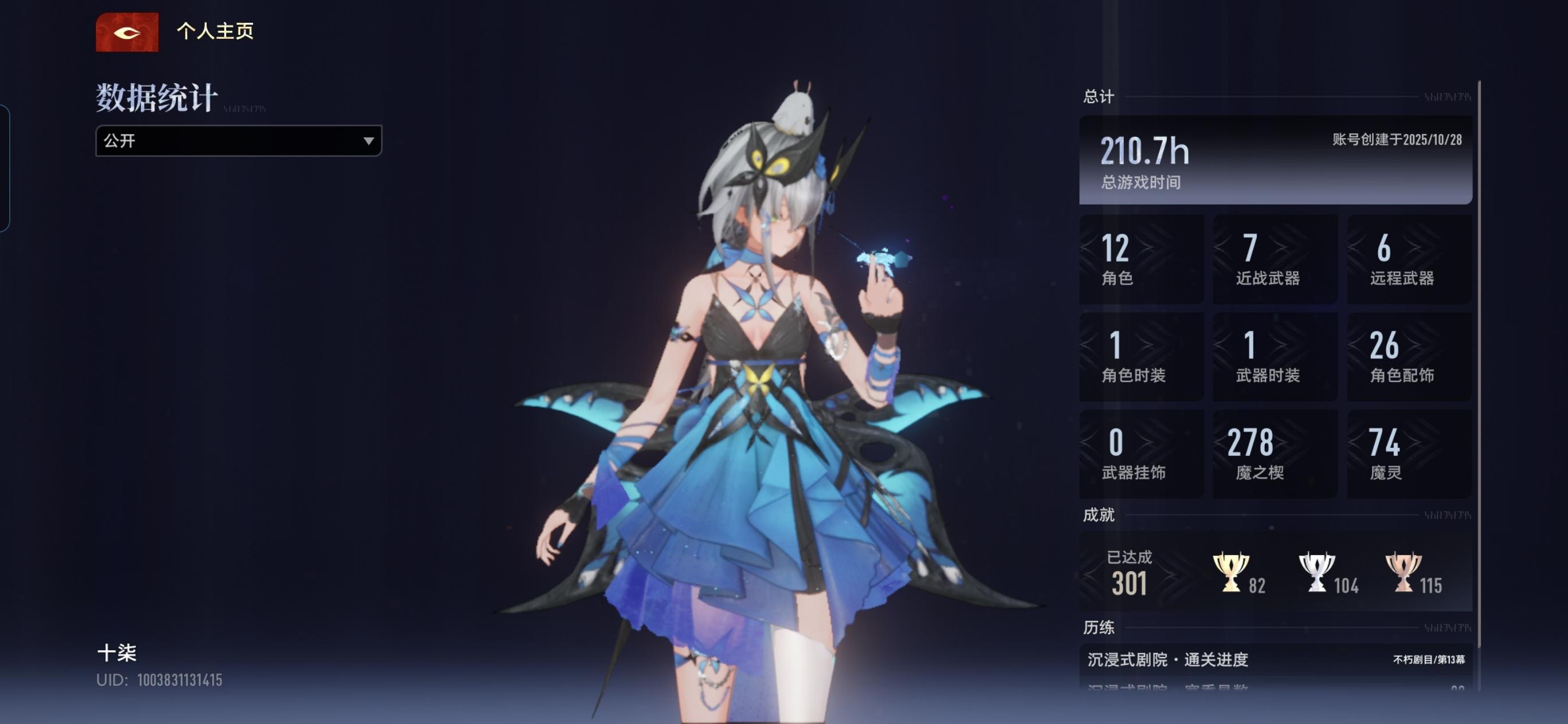This screenshot has width=1568, height=724.
Task: Select the 角色 count tile
Action: point(1140,259)
